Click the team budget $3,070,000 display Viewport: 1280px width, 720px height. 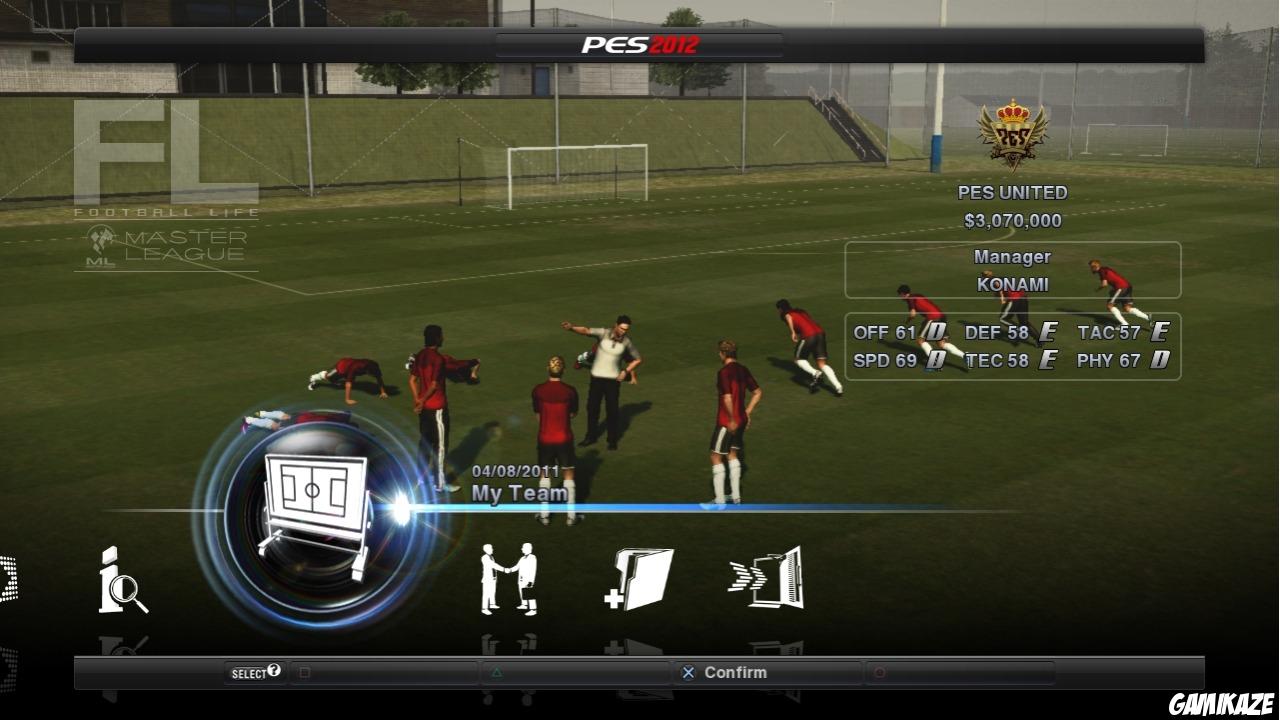tap(1015, 221)
